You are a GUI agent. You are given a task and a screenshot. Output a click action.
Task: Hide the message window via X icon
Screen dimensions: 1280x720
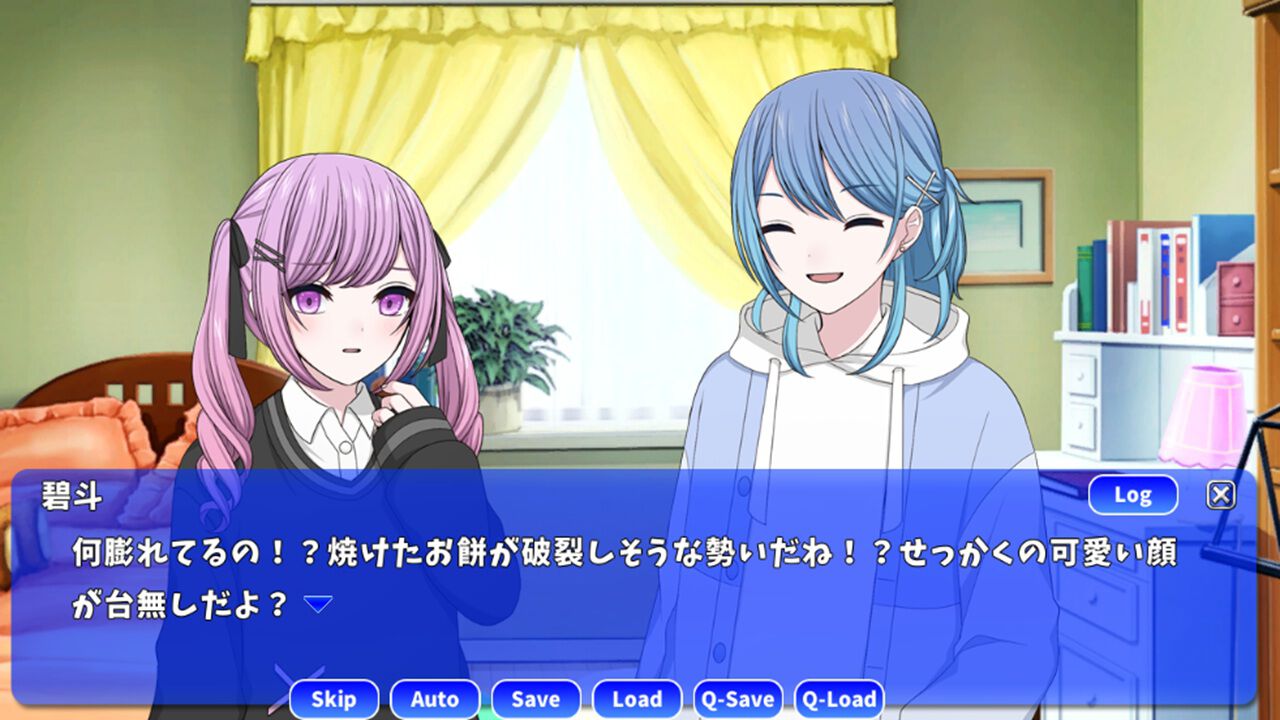pos(1221,494)
